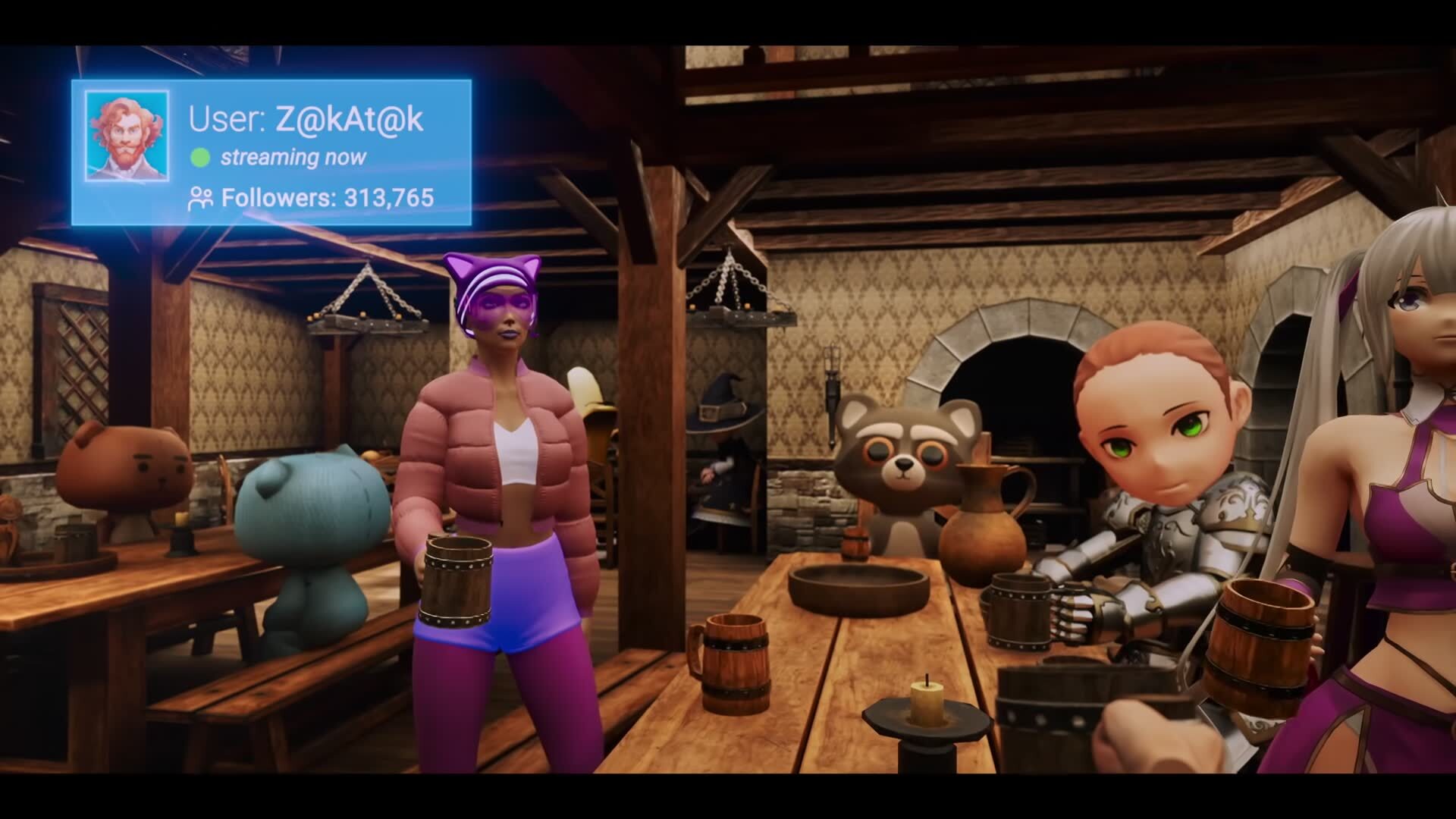Click the red-haired streamer avatar portrait
1456x819 pixels.
[127, 136]
